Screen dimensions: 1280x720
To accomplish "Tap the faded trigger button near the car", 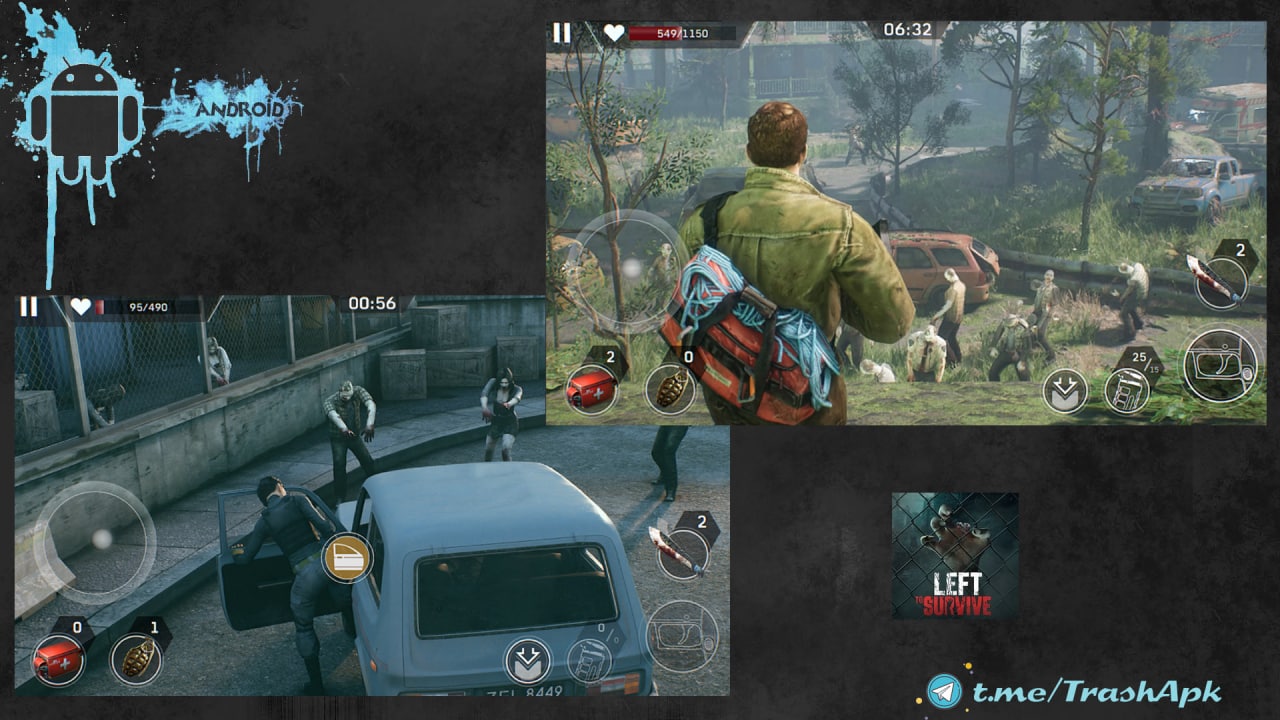I will click(x=682, y=636).
